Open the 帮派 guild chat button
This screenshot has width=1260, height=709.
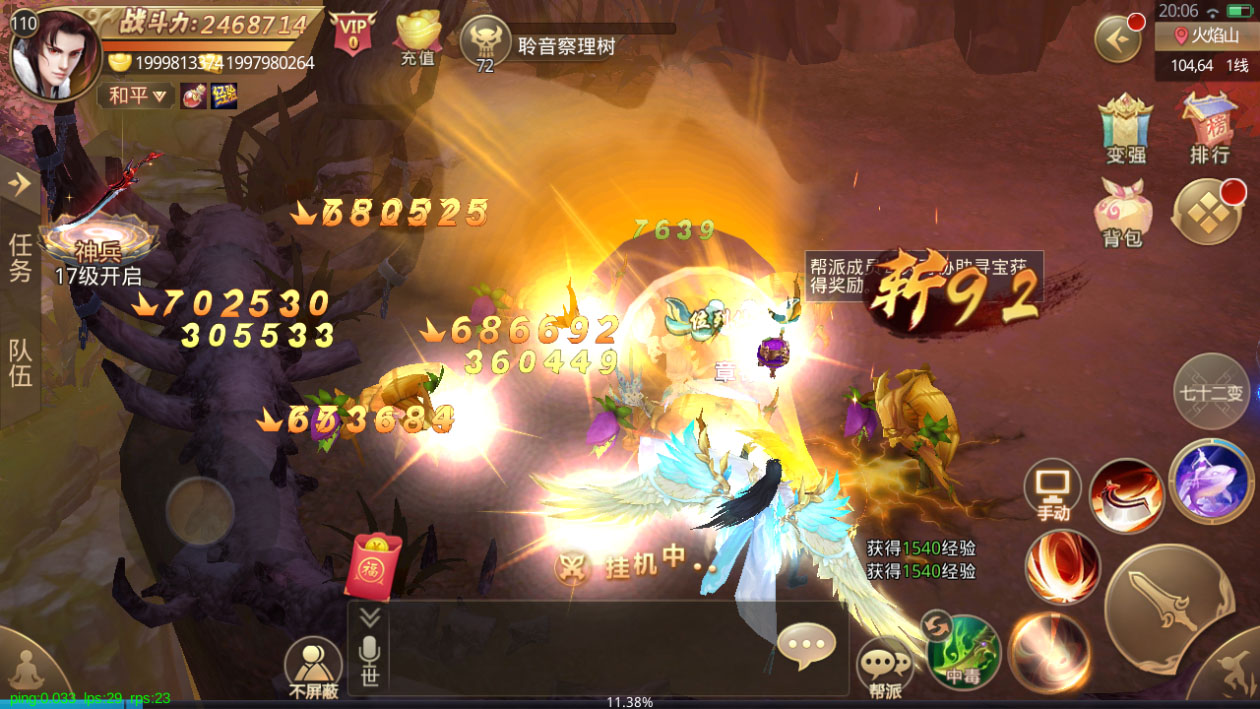point(884,667)
